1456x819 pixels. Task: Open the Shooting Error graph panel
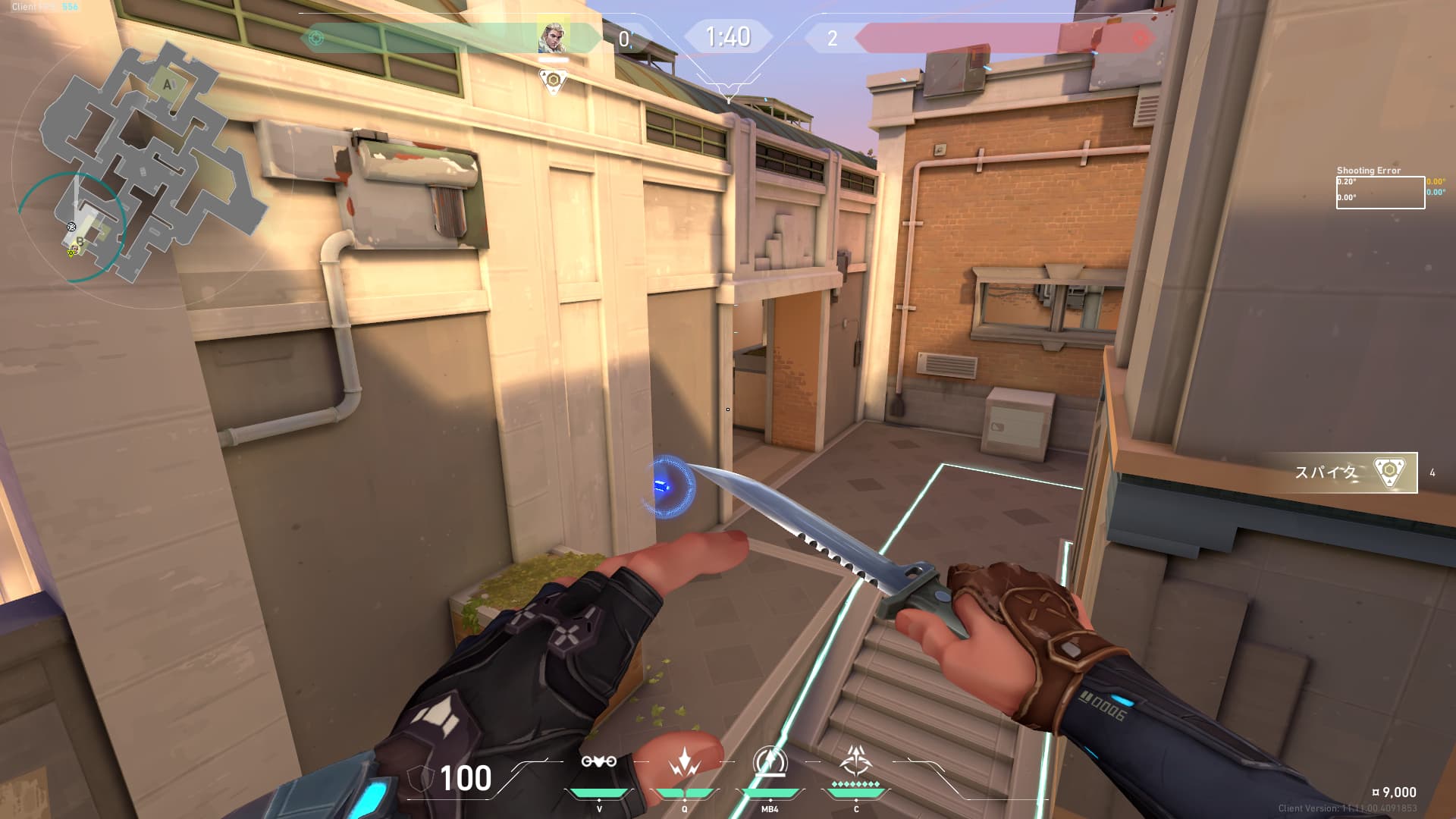pyautogui.click(x=1380, y=192)
